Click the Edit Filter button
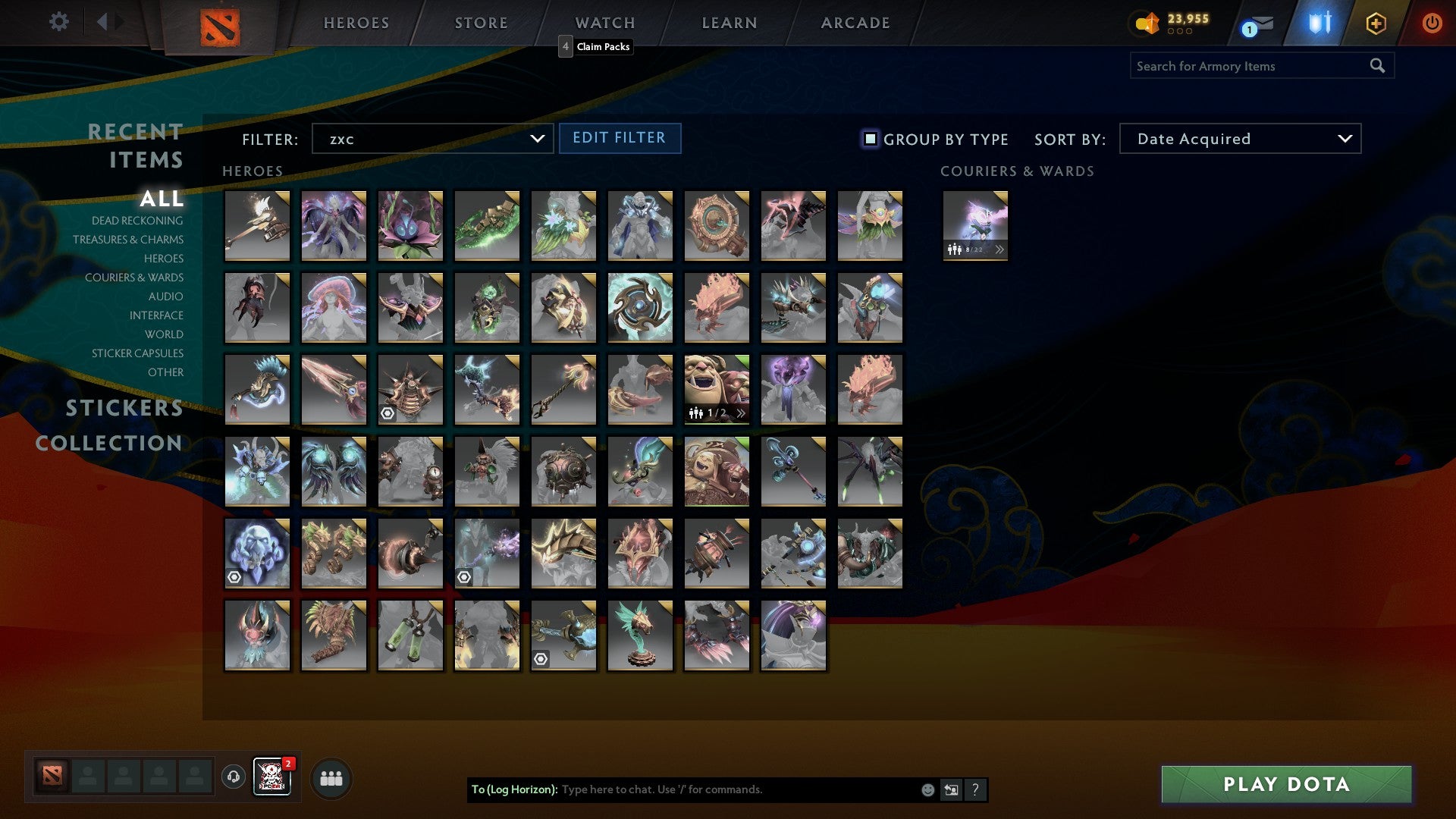Image resolution: width=1456 pixels, height=819 pixels. [620, 138]
